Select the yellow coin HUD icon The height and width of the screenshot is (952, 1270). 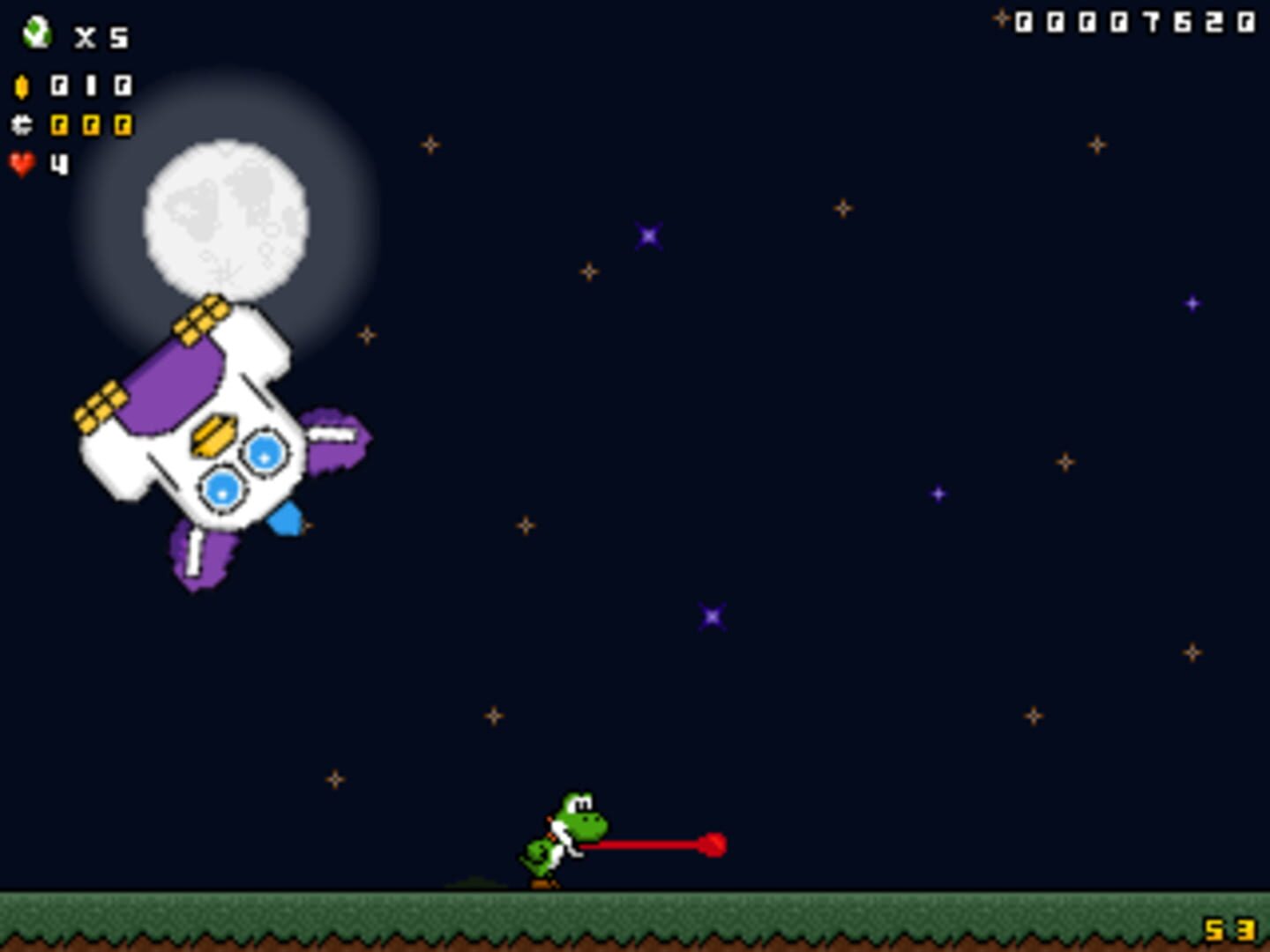(21, 86)
